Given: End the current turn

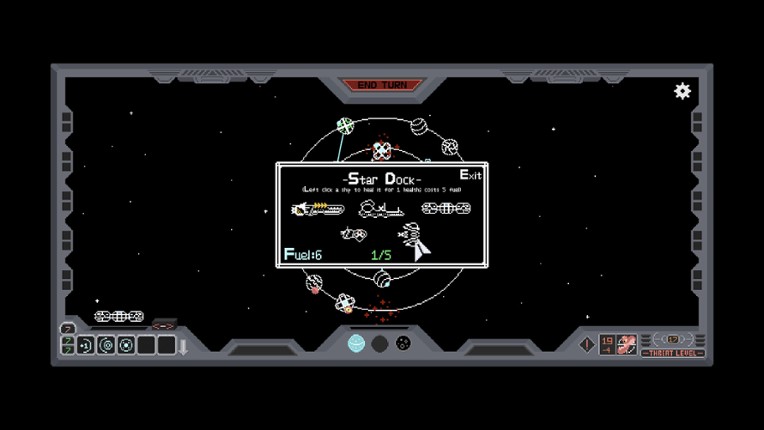Looking at the screenshot, I should (382, 85).
